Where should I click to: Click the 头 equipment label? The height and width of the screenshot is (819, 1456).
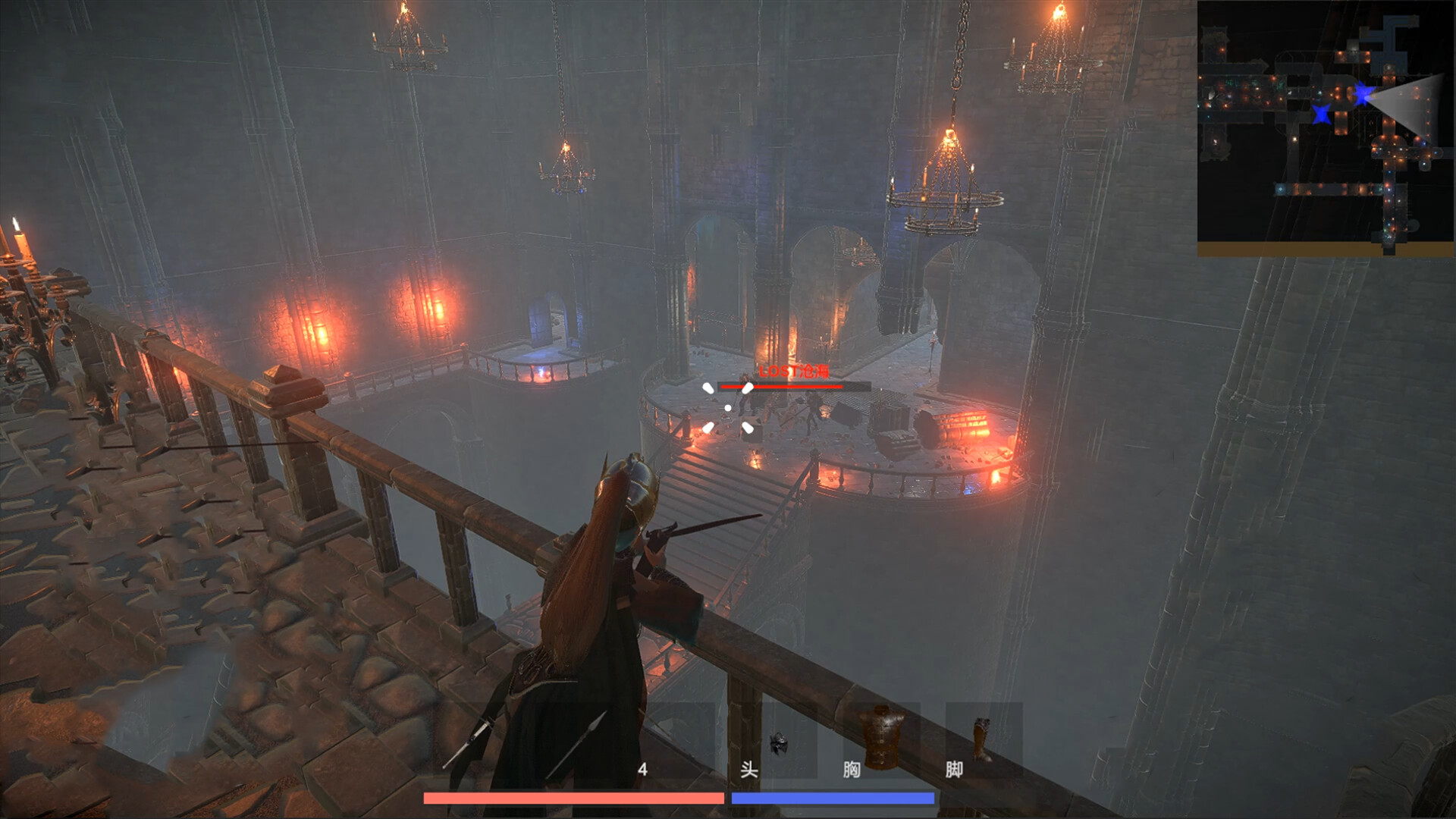click(x=748, y=770)
